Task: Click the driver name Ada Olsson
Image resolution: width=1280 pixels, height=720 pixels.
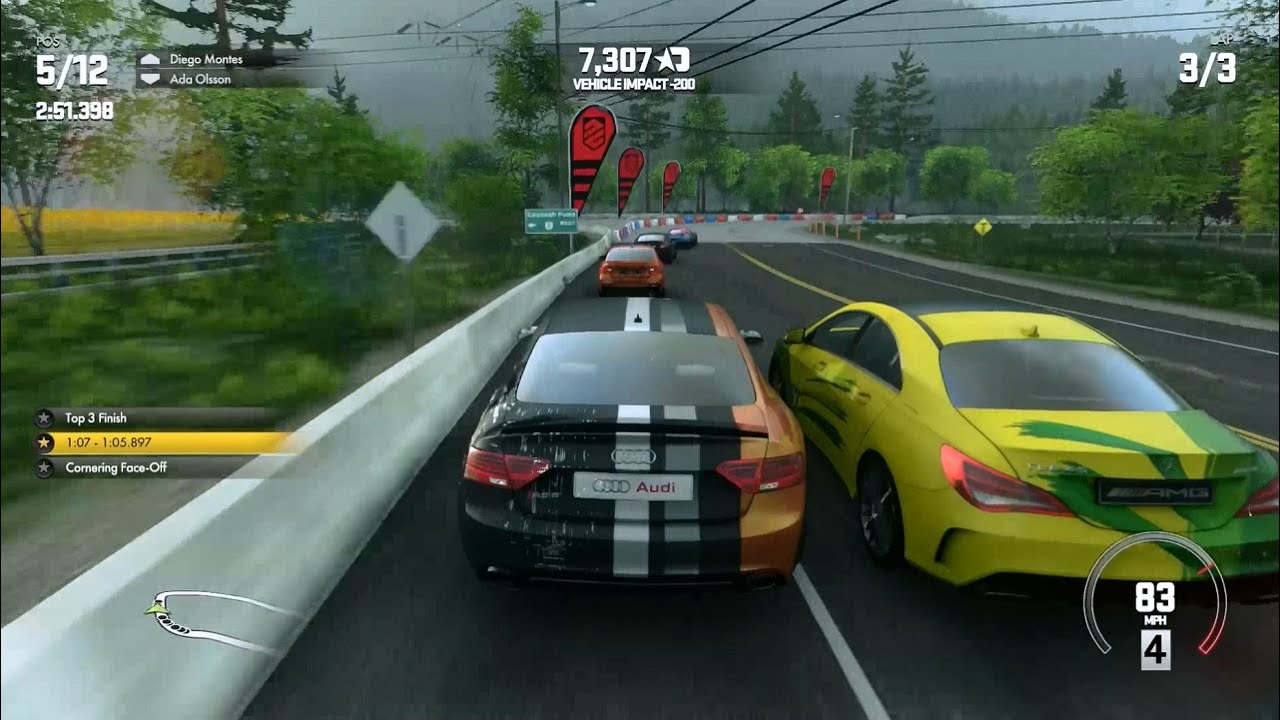Action: point(200,80)
